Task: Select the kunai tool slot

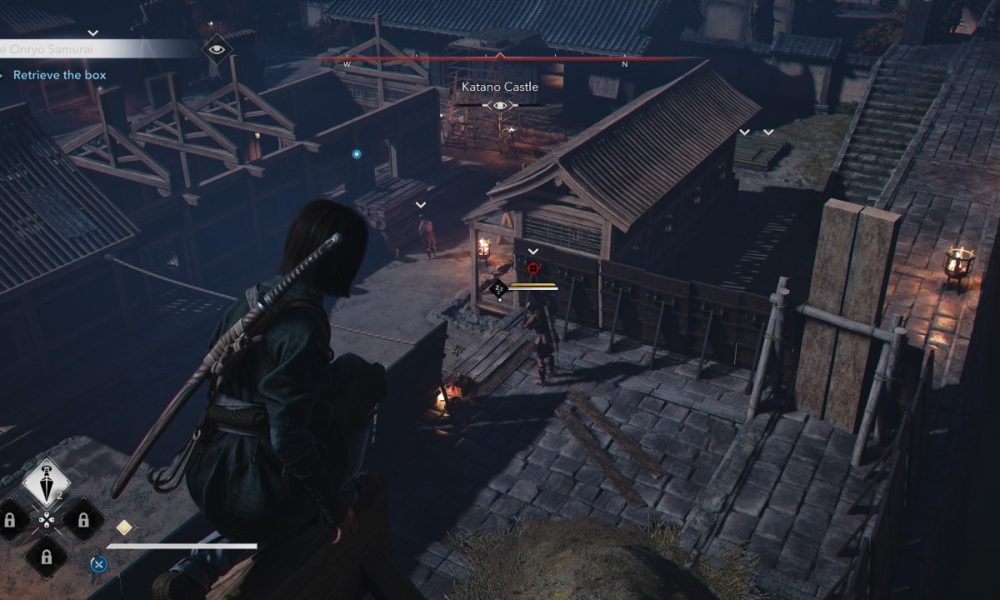Action: 46,482
